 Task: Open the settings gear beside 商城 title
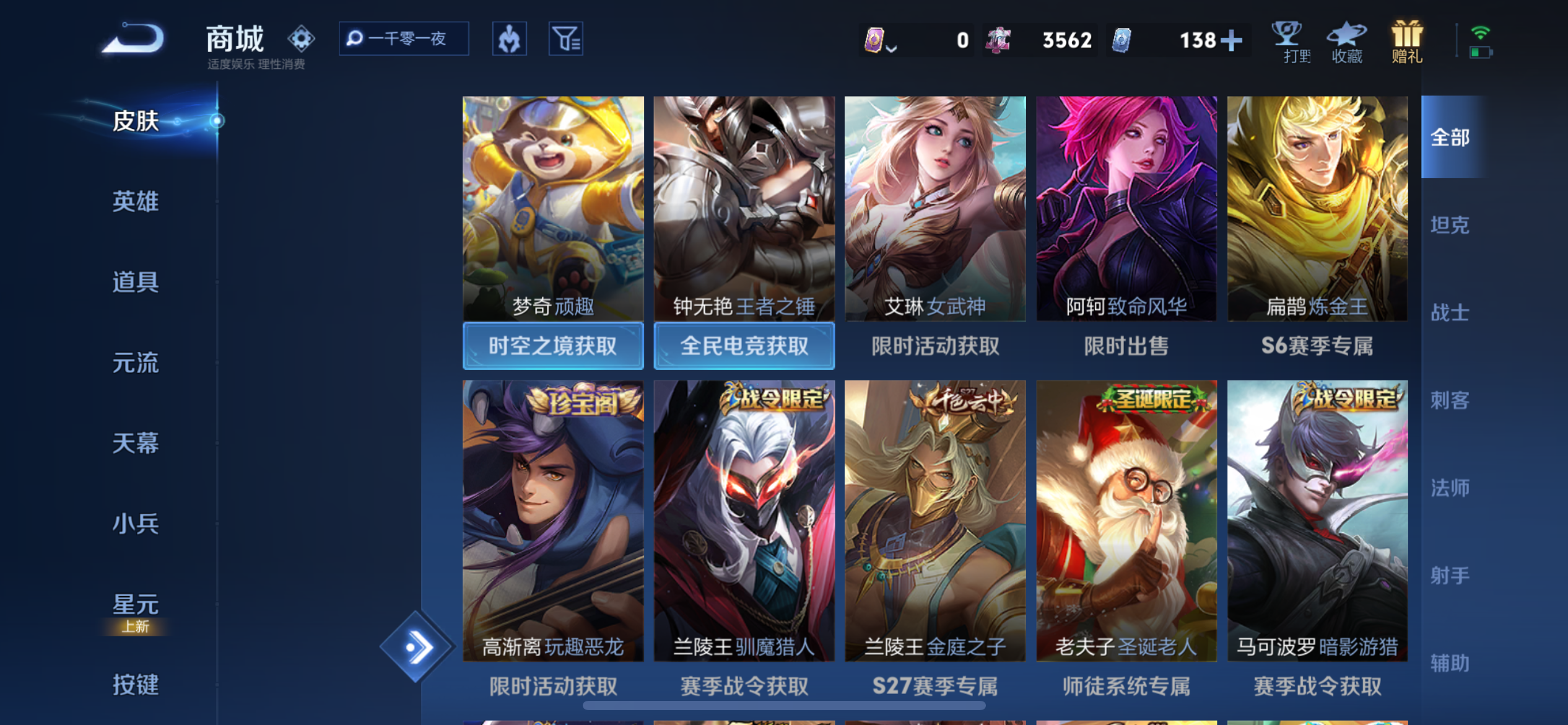point(301,37)
